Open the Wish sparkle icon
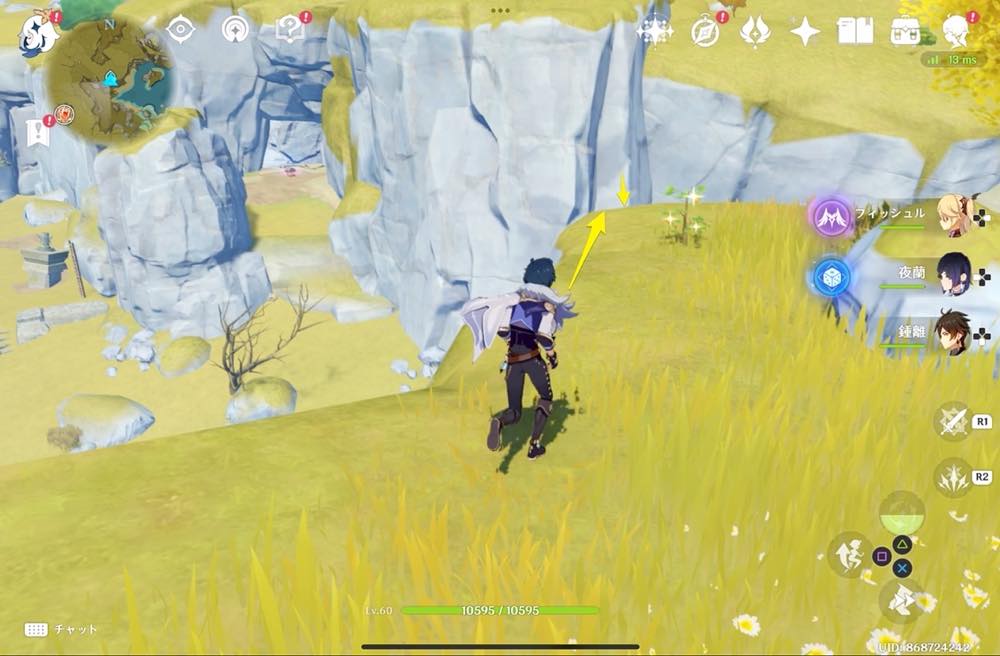The height and width of the screenshot is (656, 1000). (x=655, y=31)
